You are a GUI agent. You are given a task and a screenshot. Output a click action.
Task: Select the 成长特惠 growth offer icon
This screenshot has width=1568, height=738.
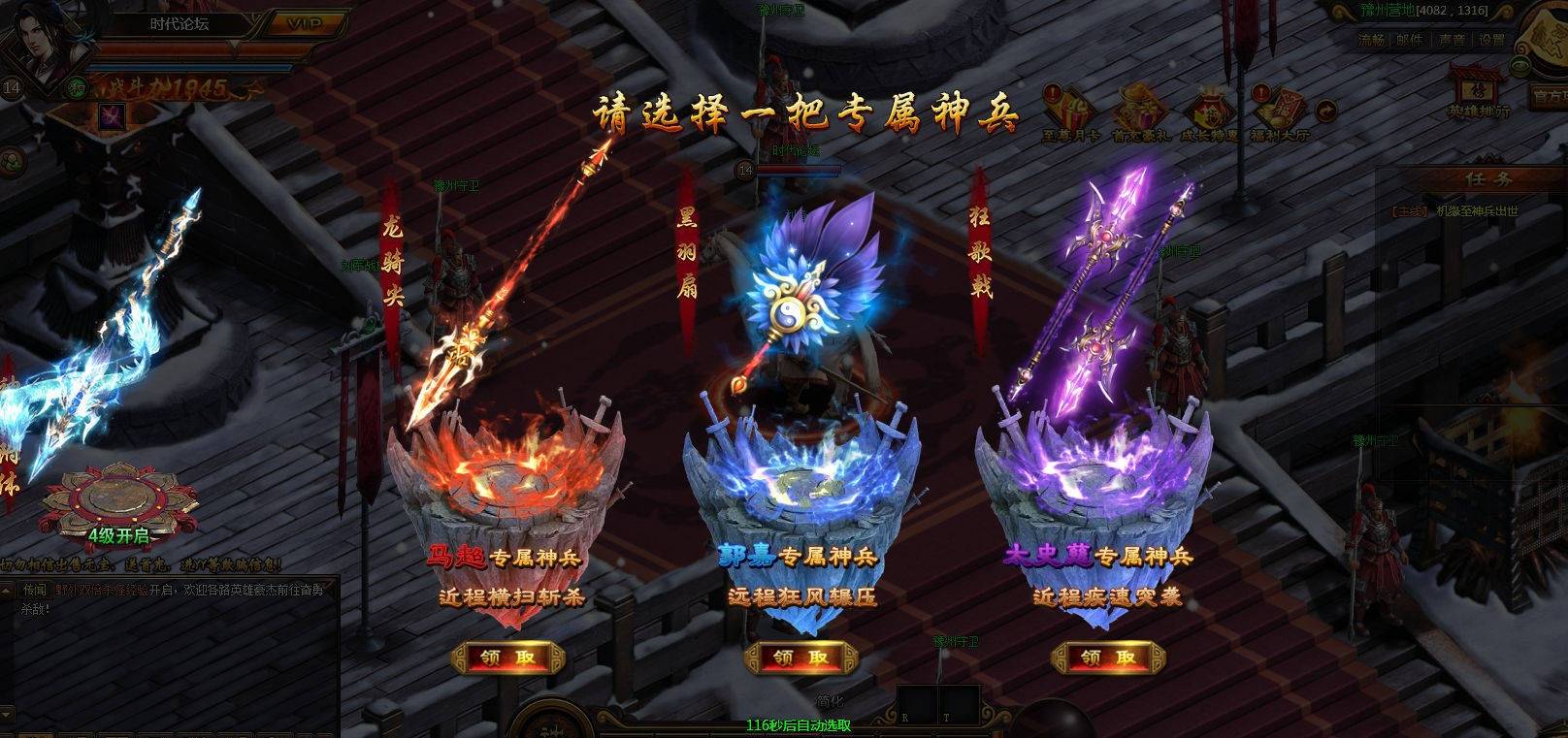click(x=1212, y=107)
